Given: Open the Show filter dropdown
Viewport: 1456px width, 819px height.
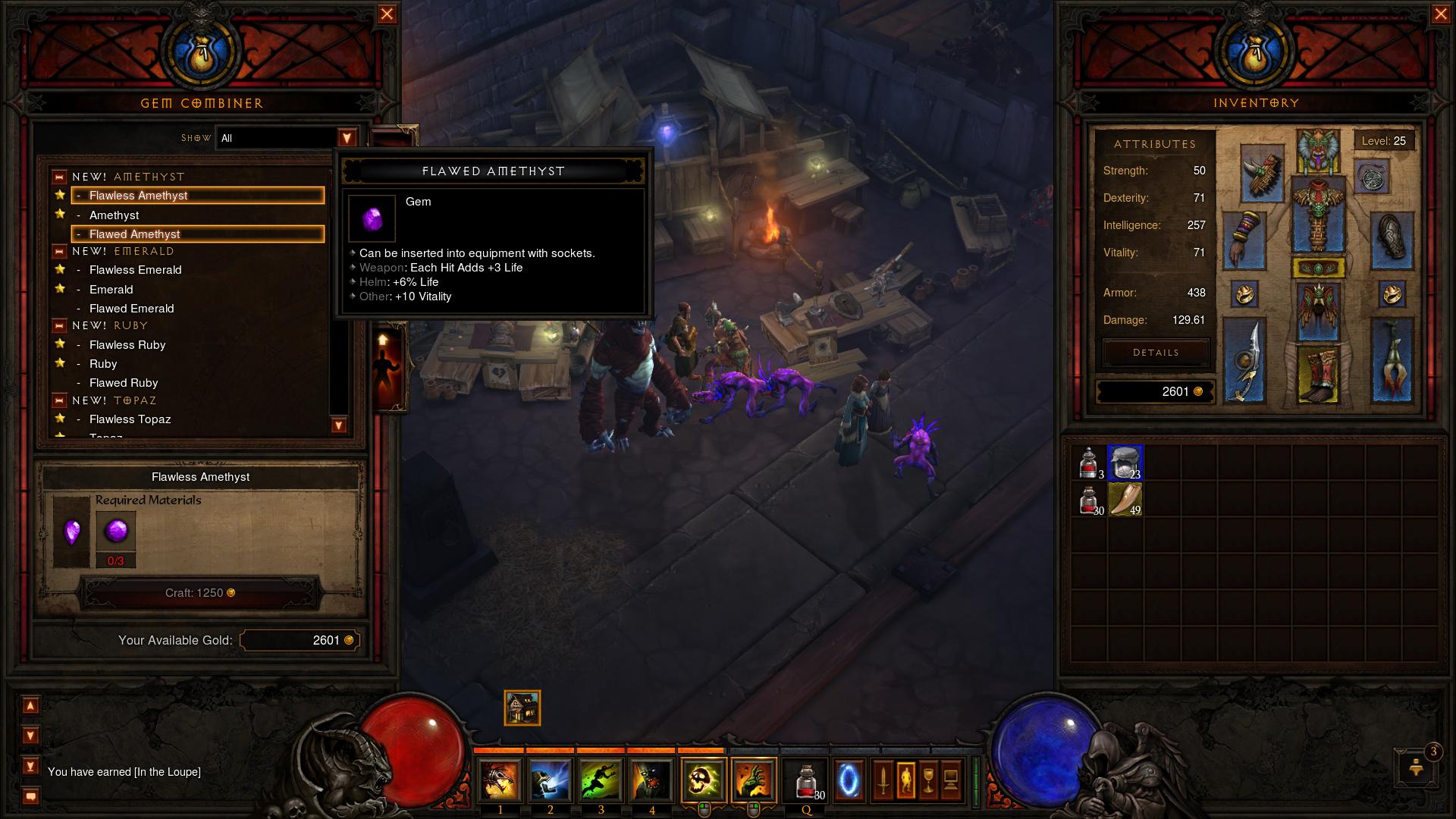Looking at the screenshot, I should coord(347,138).
